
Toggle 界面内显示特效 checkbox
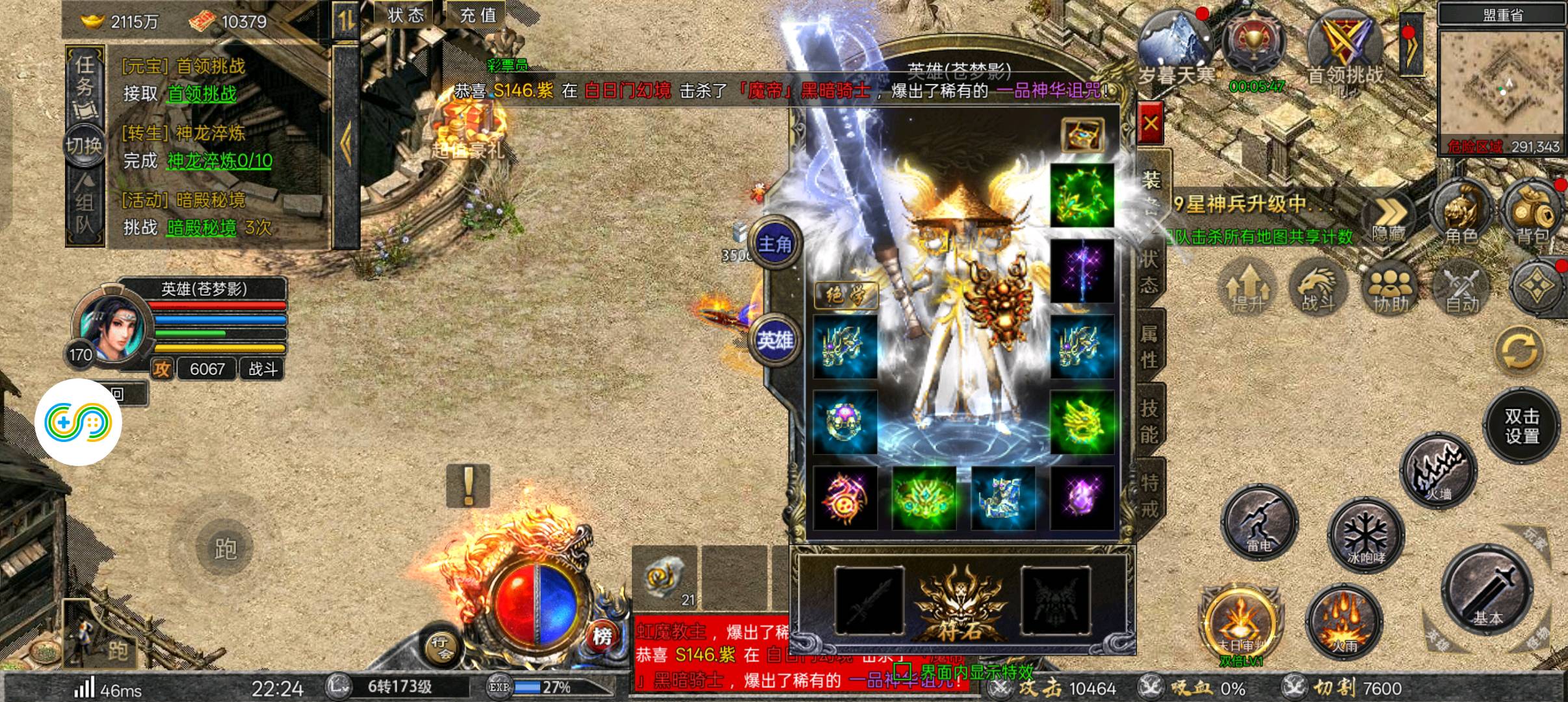902,669
